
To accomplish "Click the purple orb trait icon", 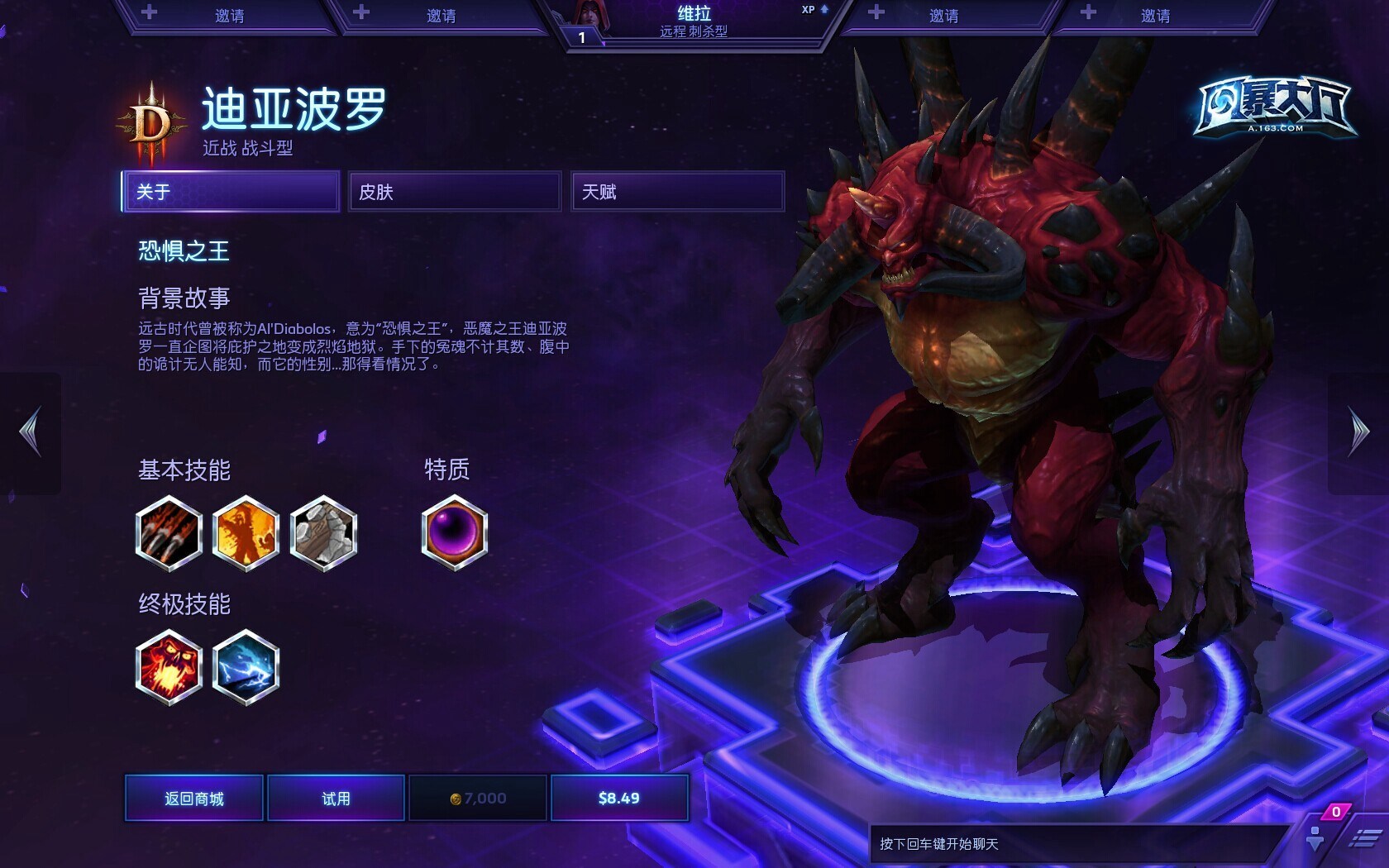I will coord(454,533).
